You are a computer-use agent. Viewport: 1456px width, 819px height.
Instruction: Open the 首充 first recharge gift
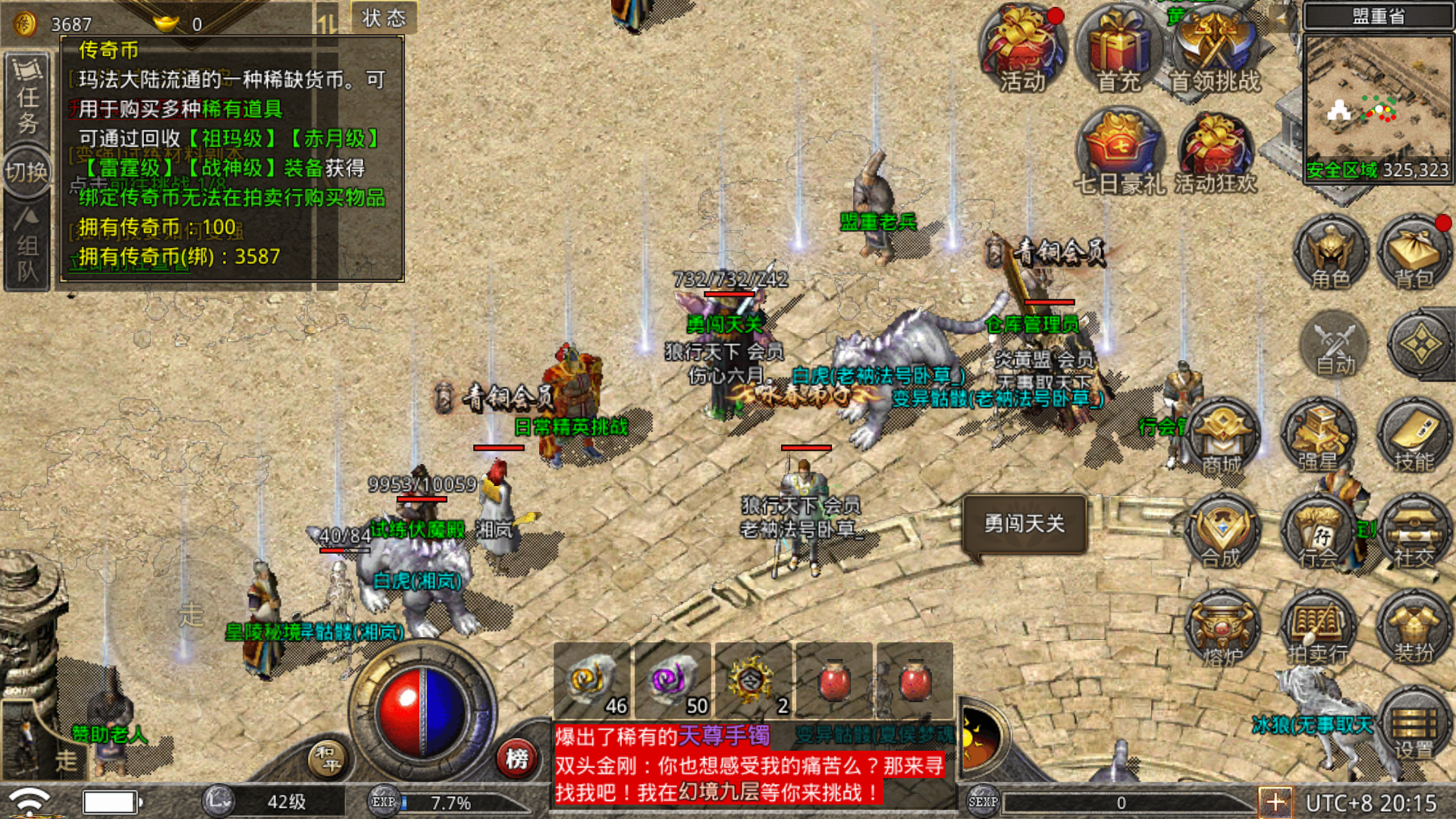tap(1119, 50)
